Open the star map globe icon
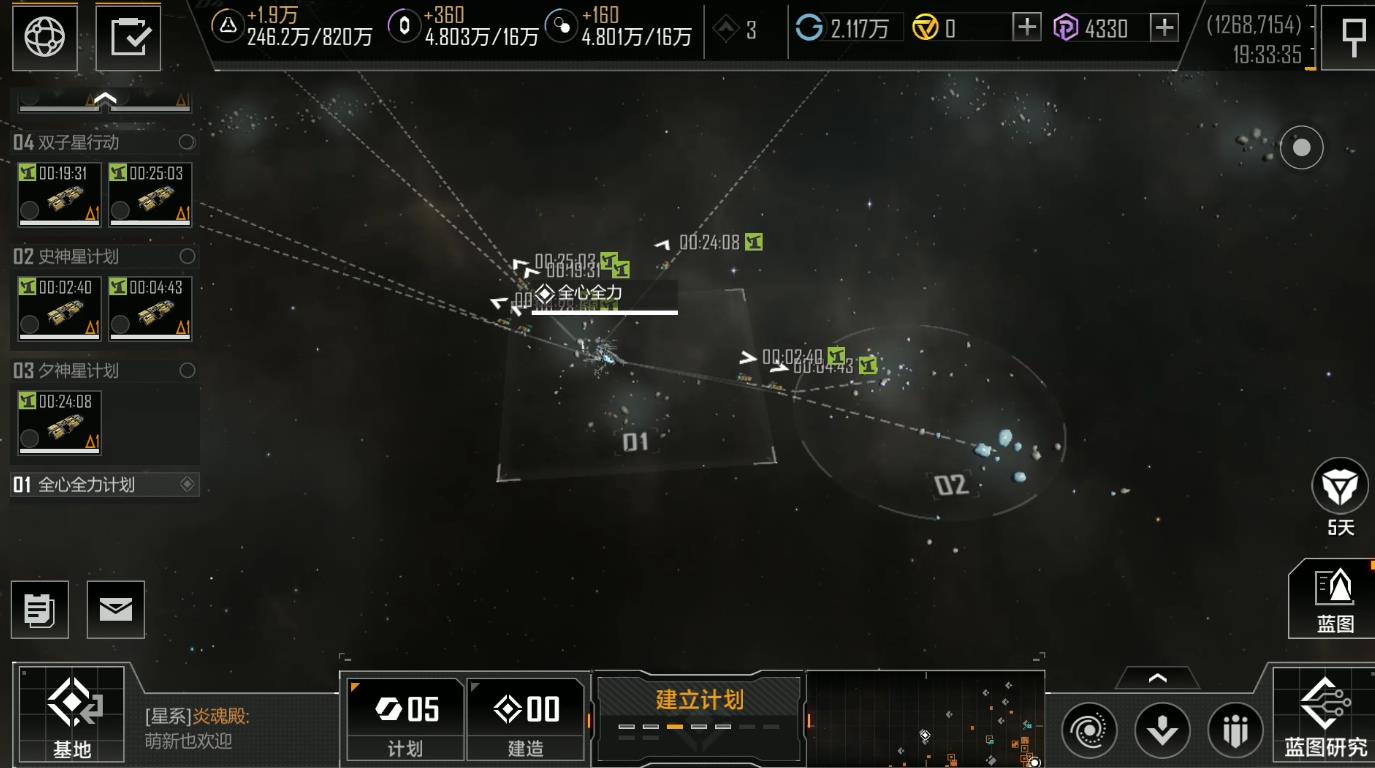This screenshot has width=1375, height=768. (44, 37)
